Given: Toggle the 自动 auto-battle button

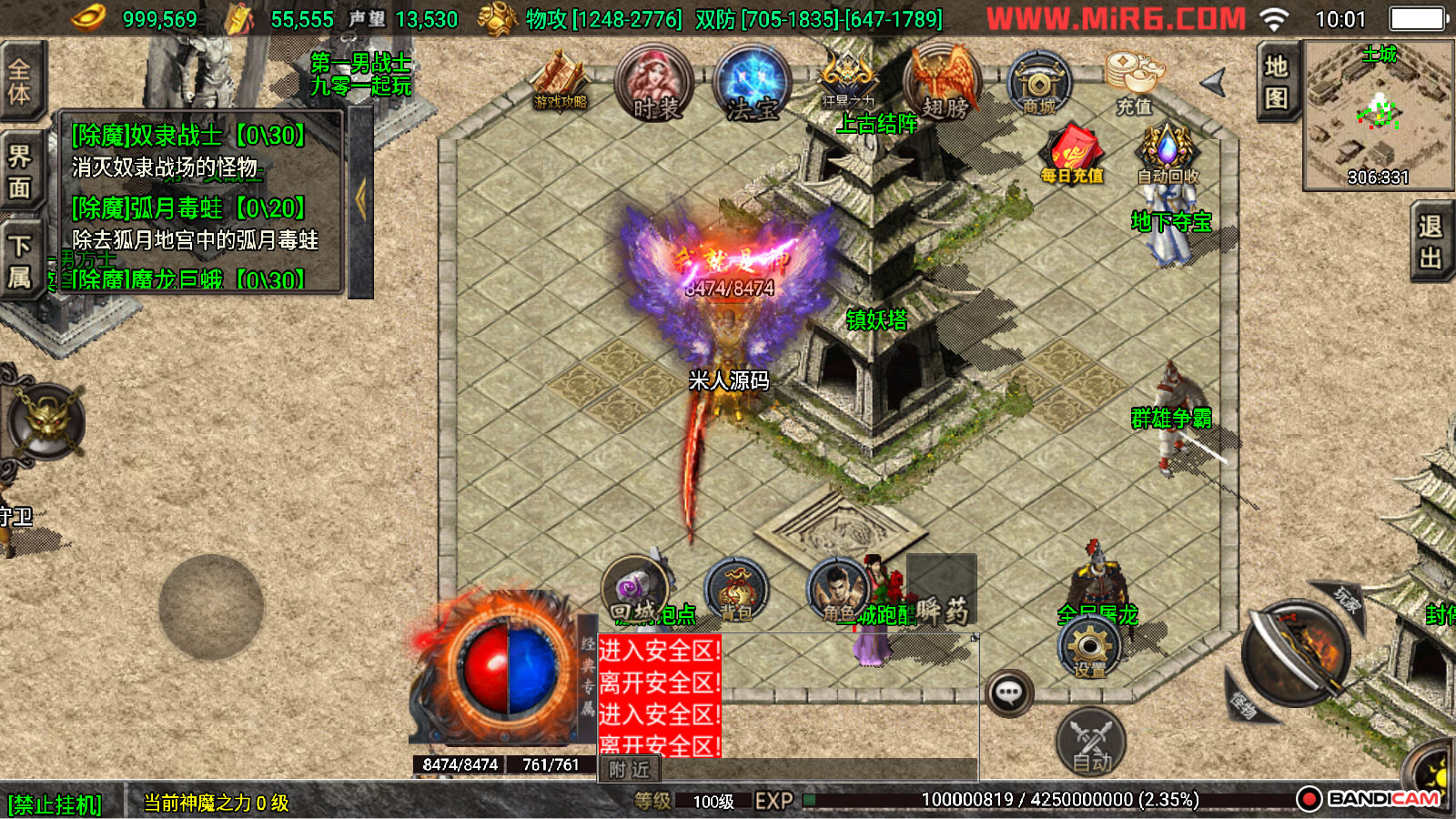Looking at the screenshot, I should (x=1091, y=742).
